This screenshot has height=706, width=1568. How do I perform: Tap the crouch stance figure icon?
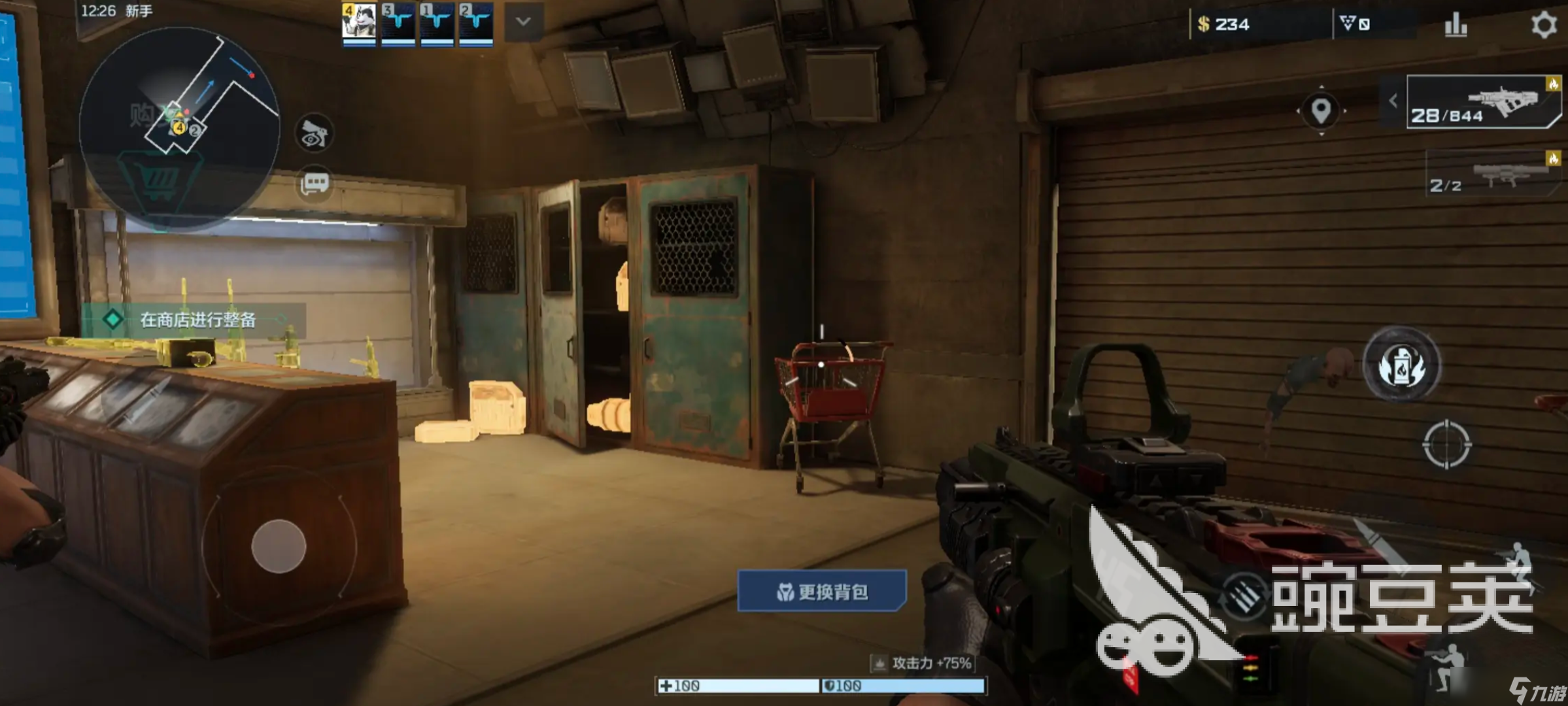click(x=1448, y=667)
